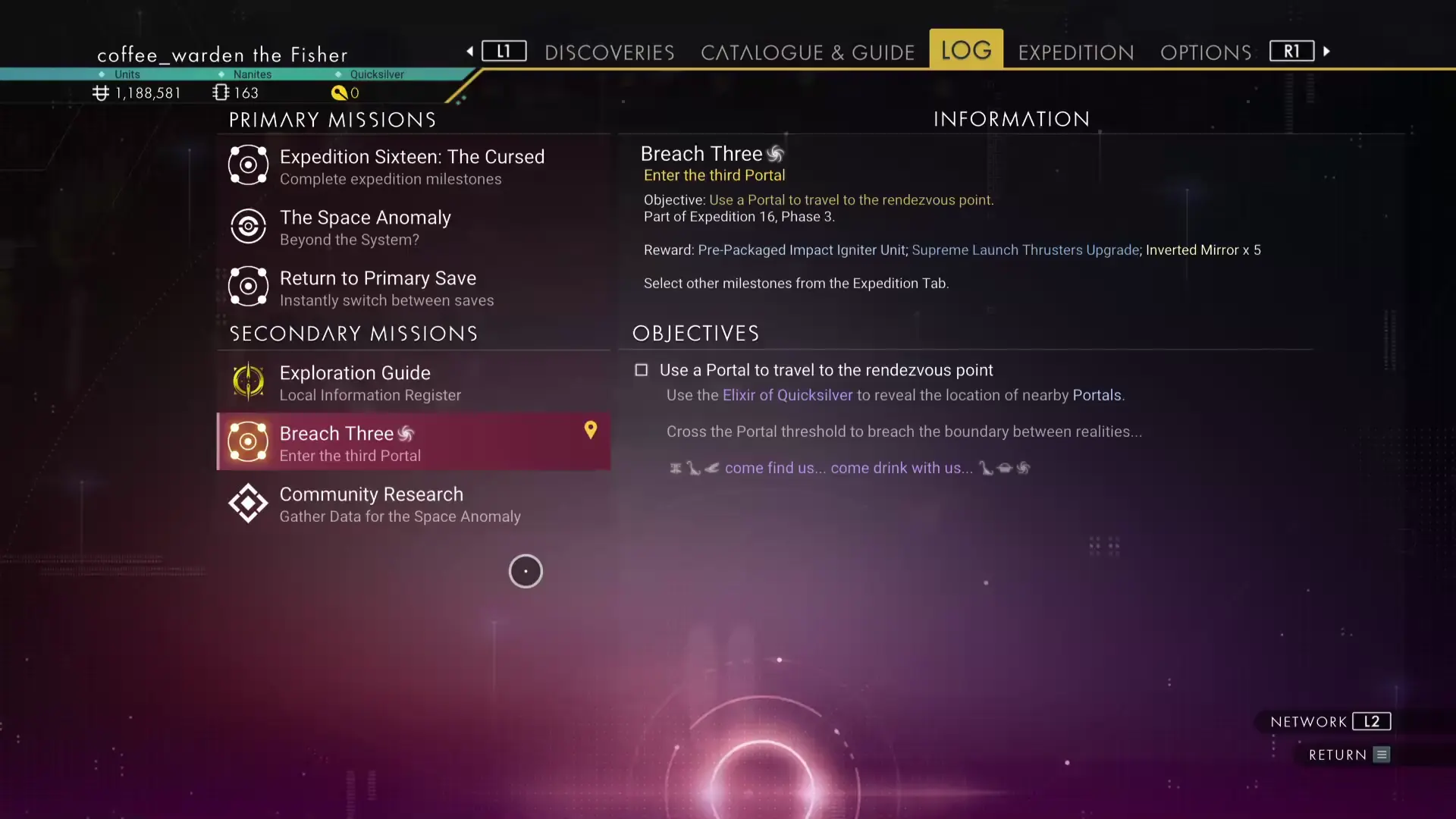Switch to the Discoveries tab
The width and height of the screenshot is (1456, 819).
tap(609, 52)
